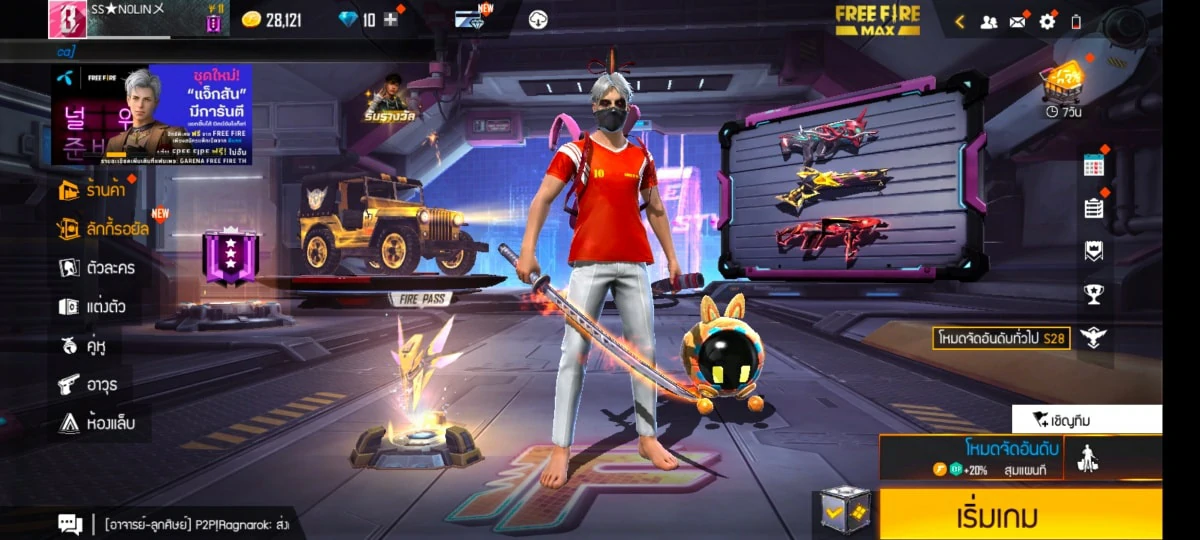The height and width of the screenshot is (540, 1200).
Task: Open the SS★NOLIN player profile avatar
Action: (67, 19)
